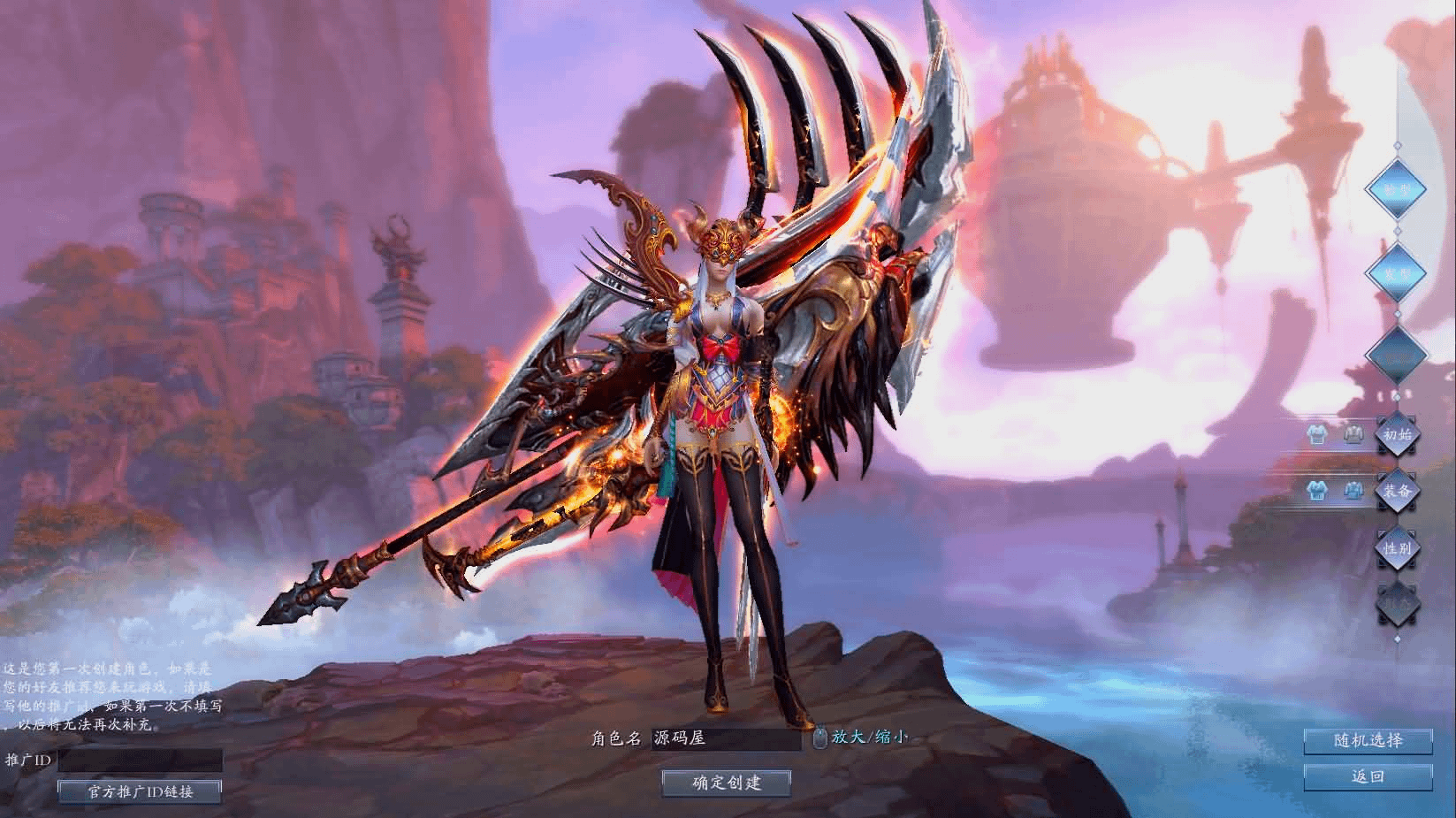1456x818 pixels.
Task: Pick the light-blue outfit icon beside 初始
Action: coord(1317,435)
